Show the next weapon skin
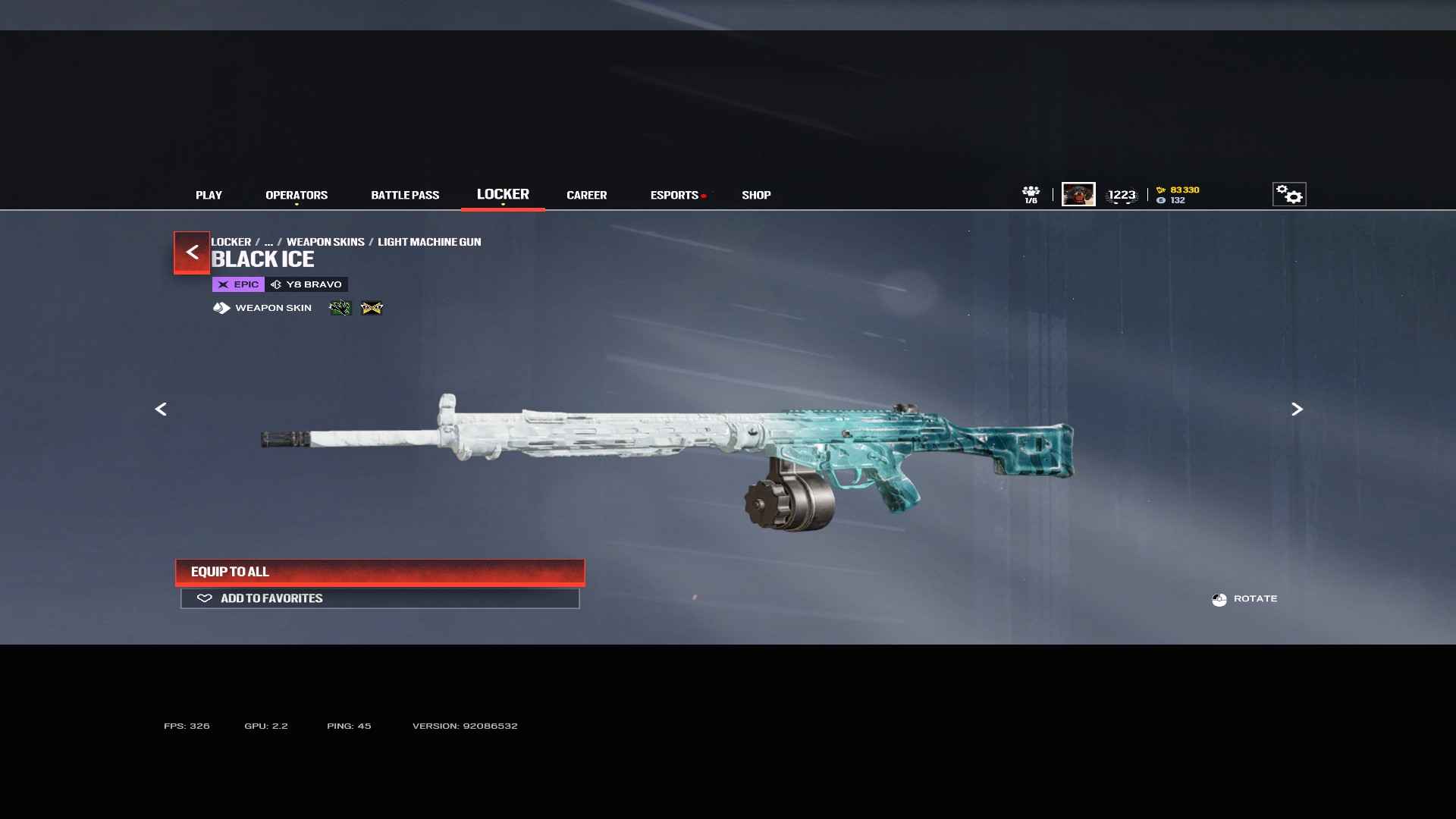Viewport: 1456px width, 819px height. [1297, 409]
